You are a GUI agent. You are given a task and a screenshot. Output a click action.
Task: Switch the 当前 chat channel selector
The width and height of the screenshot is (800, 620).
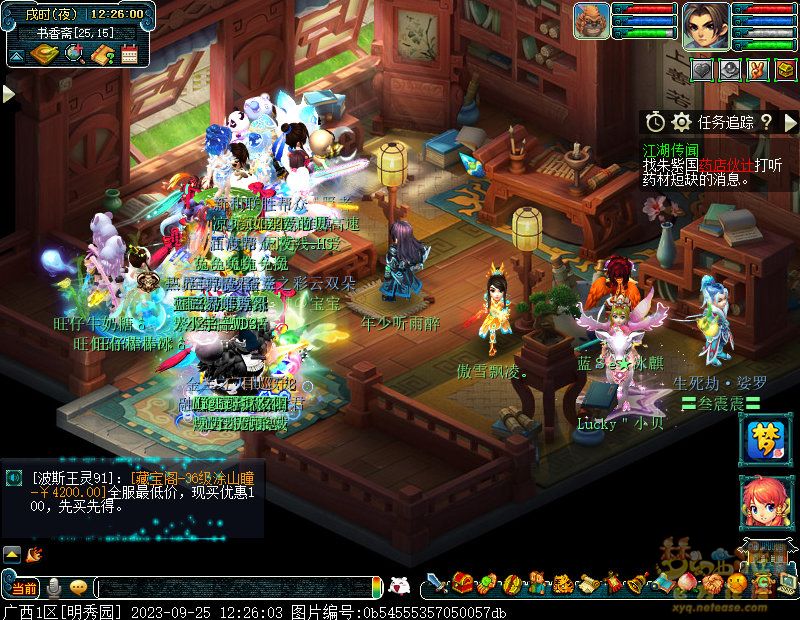point(23,587)
